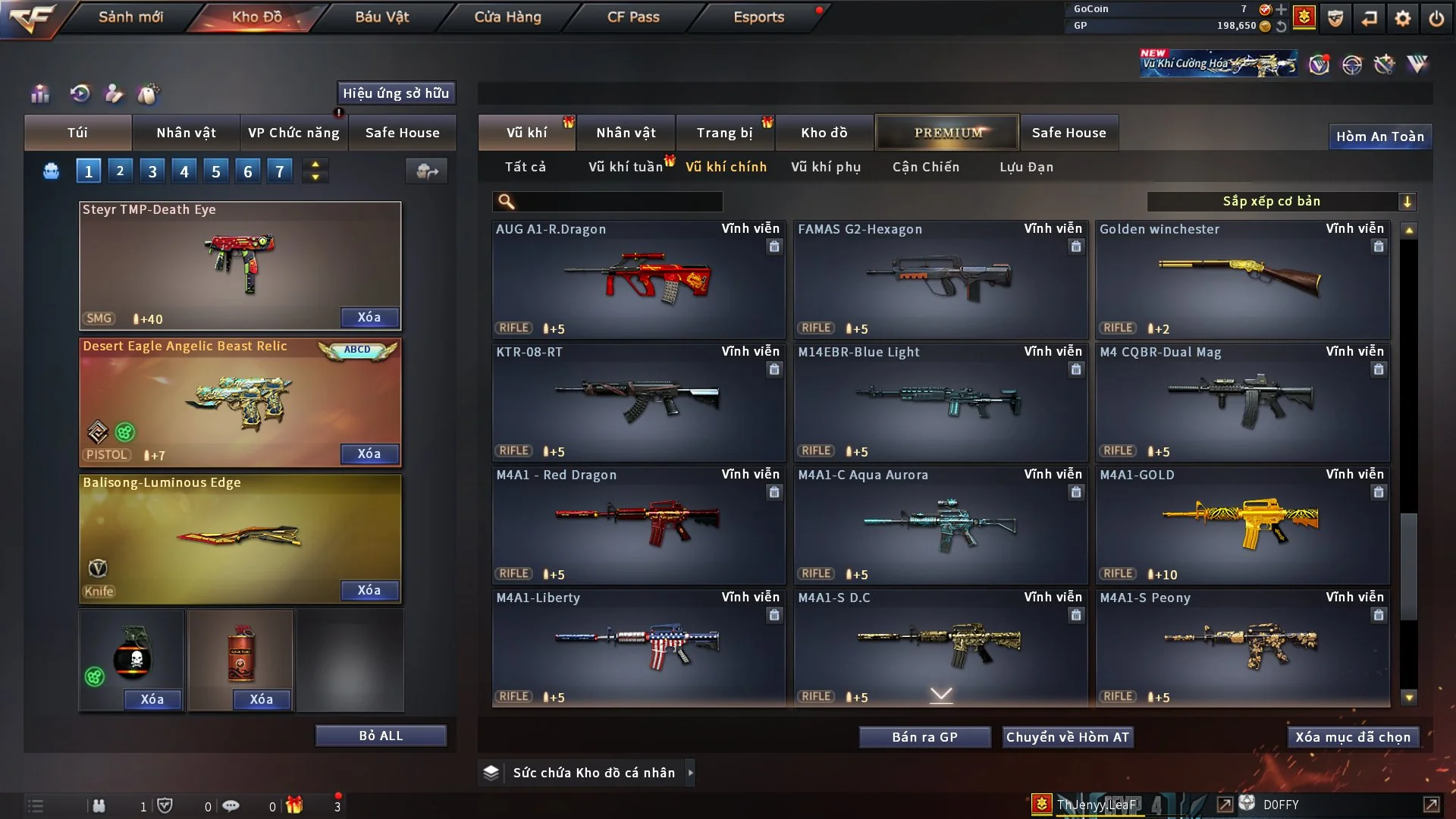Open the Hòm An Toàn safe box
Screen dimensions: 1456x819
(x=1379, y=136)
